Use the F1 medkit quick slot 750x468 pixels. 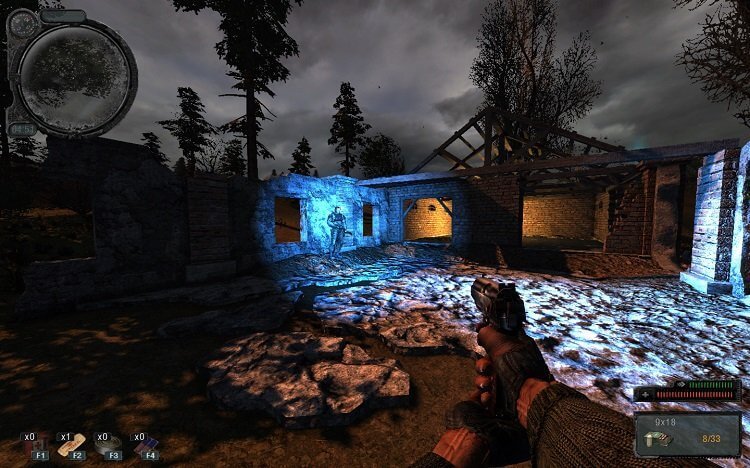(40, 446)
